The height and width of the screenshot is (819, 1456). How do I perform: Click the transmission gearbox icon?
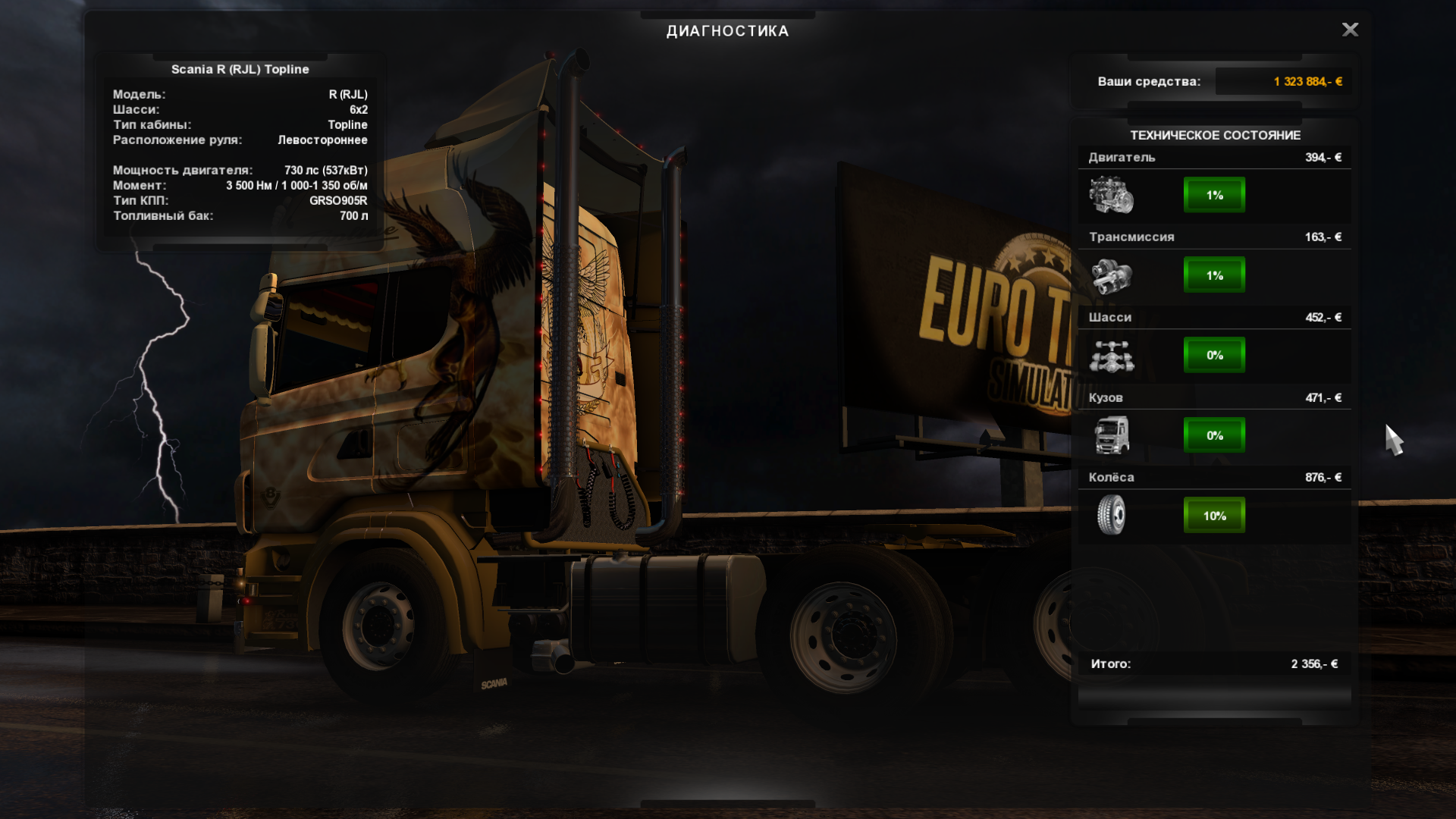tap(1111, 275)
